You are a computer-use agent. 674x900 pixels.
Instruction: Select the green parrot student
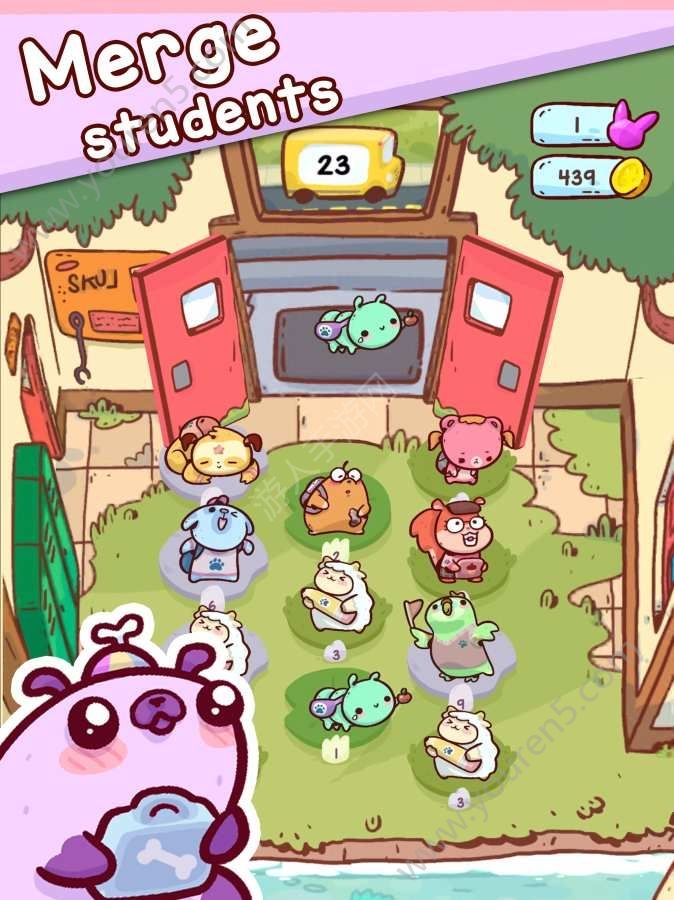pyautogui.click(x=458, y=635)
